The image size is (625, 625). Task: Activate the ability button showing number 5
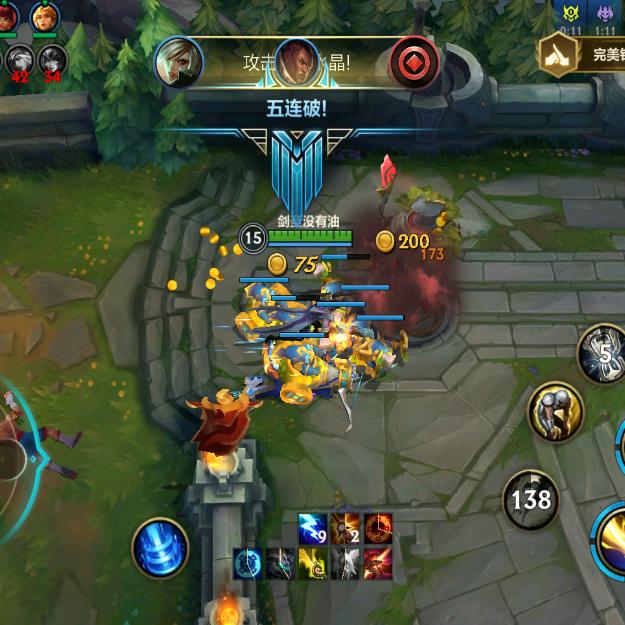click(604, 354)
